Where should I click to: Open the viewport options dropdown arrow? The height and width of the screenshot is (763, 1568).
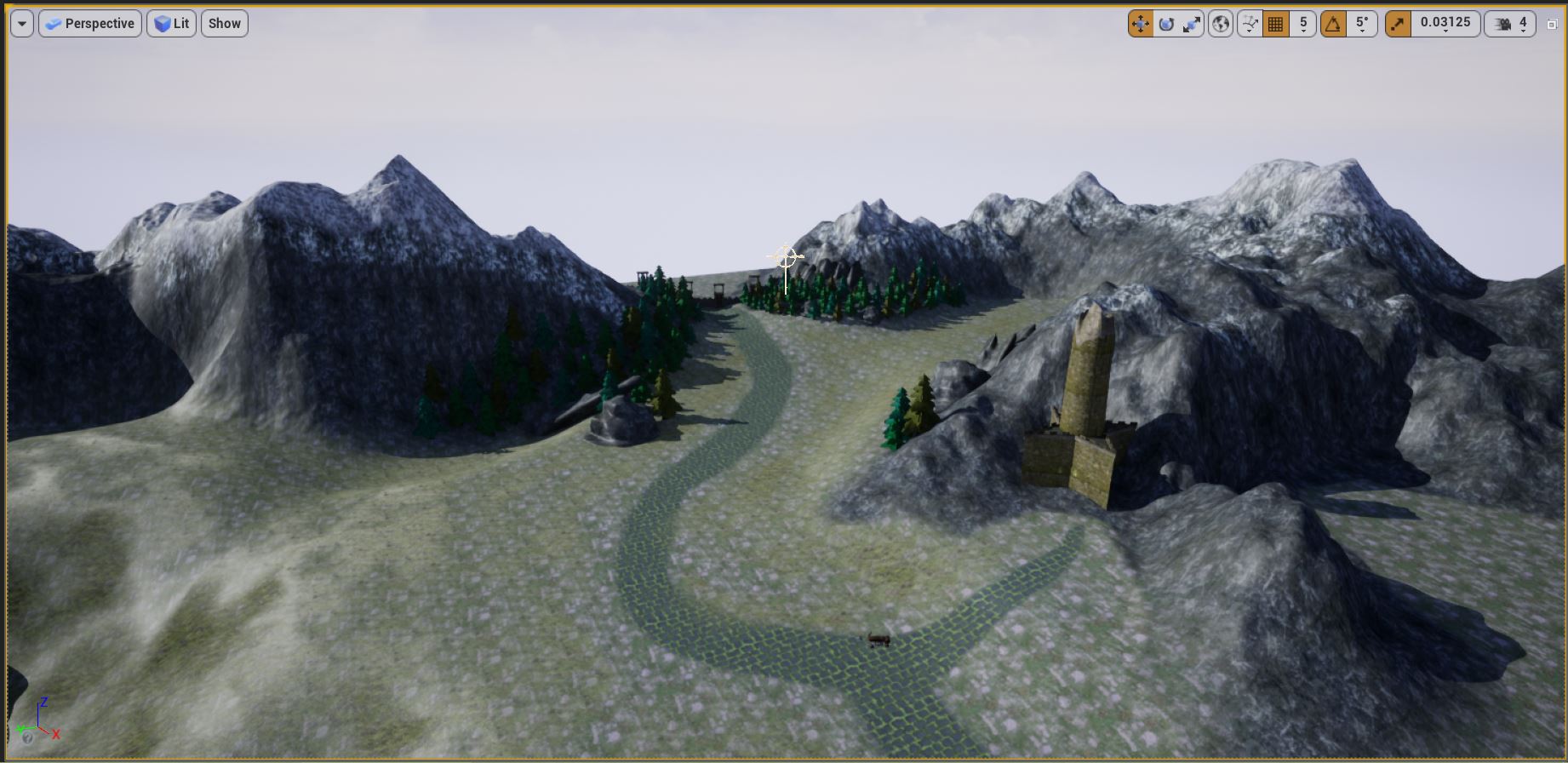tap(20, 23)
